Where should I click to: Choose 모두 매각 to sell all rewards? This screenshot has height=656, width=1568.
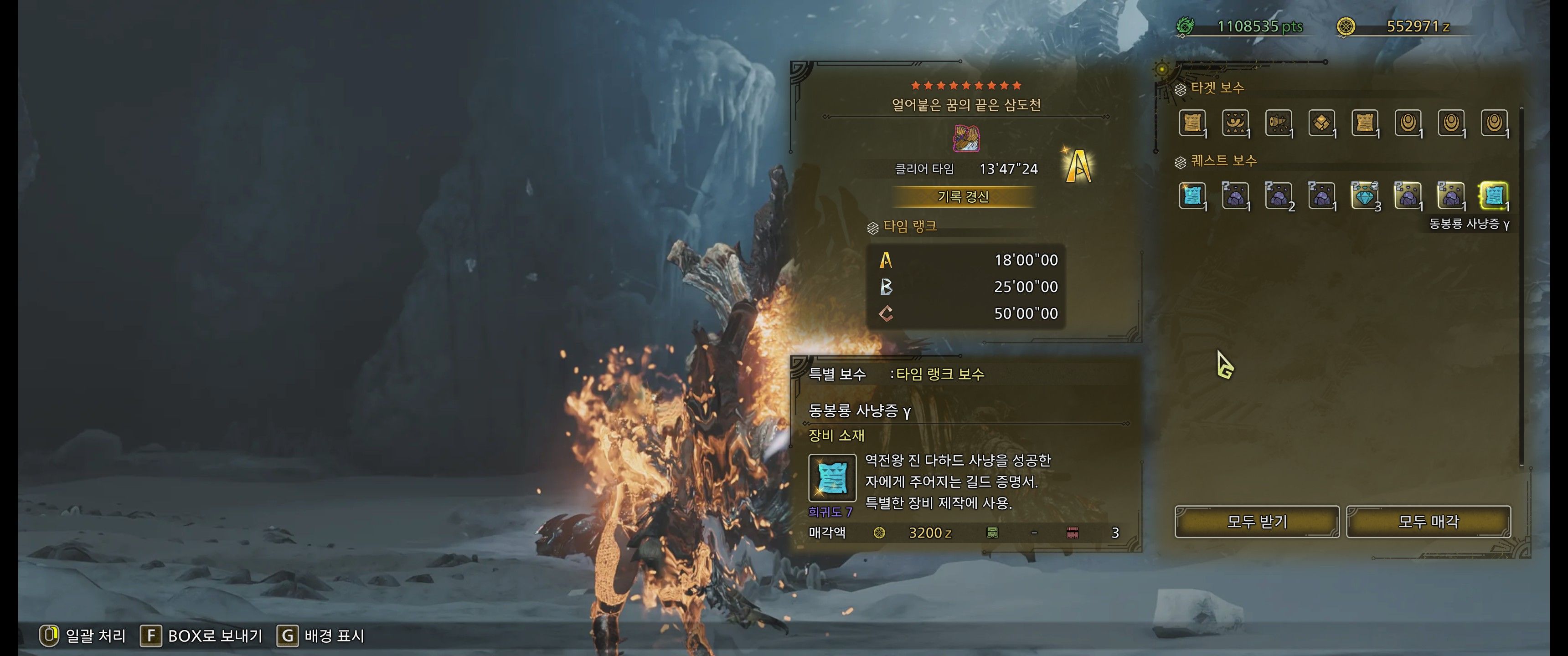click(x=1428, y=522)
